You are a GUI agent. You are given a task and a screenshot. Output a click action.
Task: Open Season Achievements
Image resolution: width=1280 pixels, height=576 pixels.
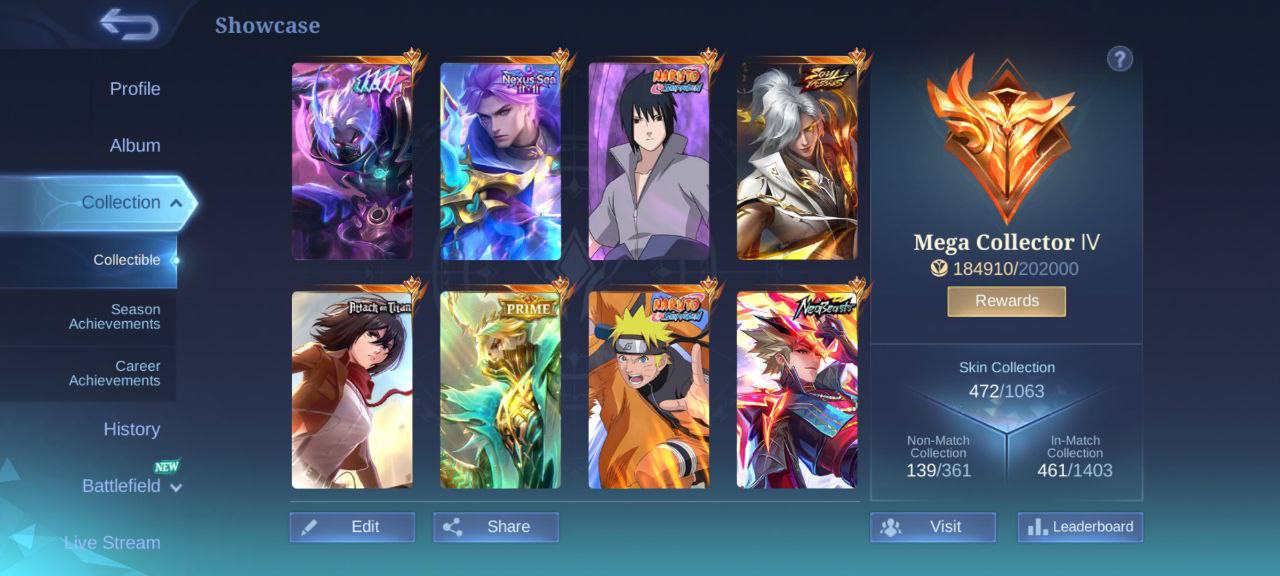(x=114, y=317)
